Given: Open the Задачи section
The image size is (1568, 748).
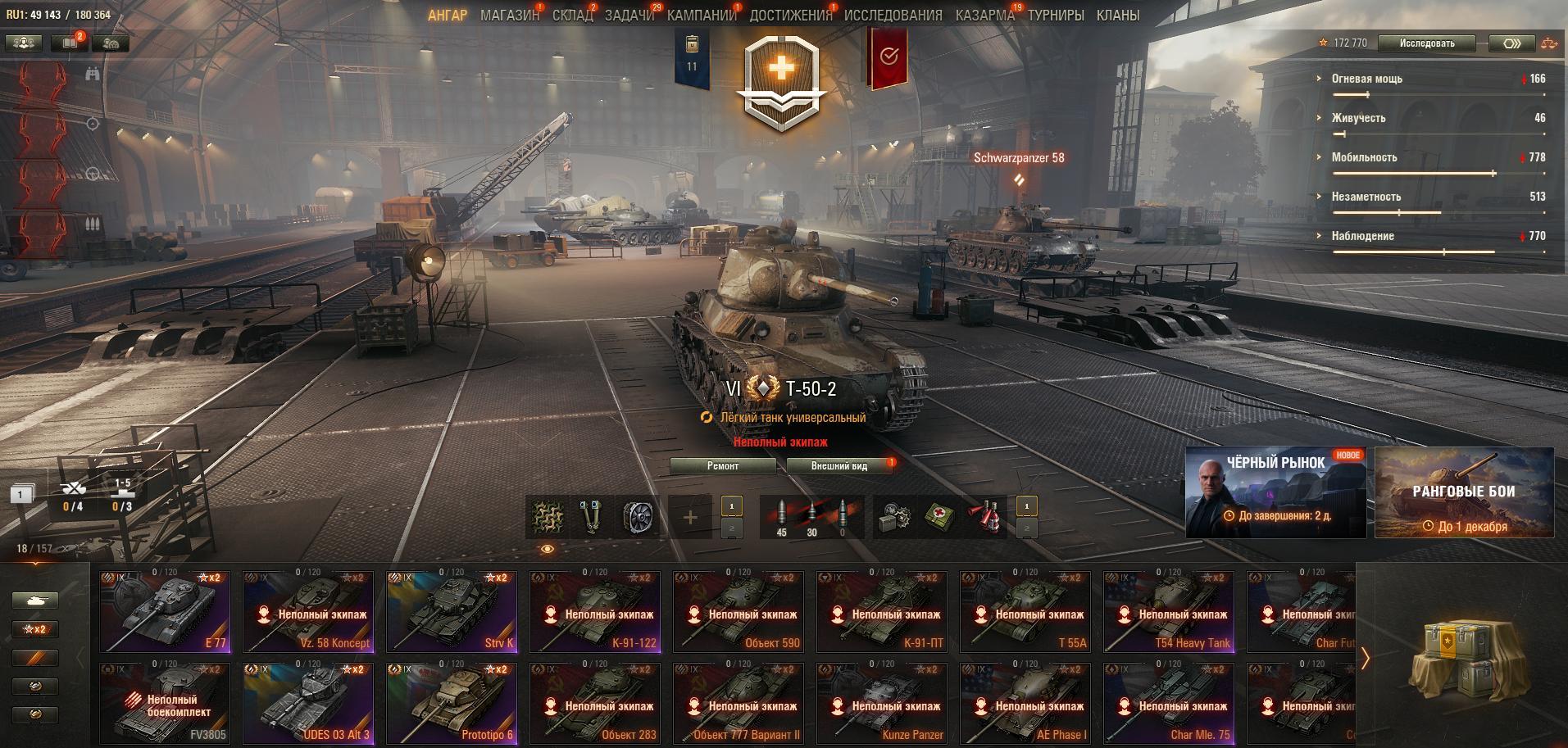Looking at the screenshot, I should [x=629, y=15].
